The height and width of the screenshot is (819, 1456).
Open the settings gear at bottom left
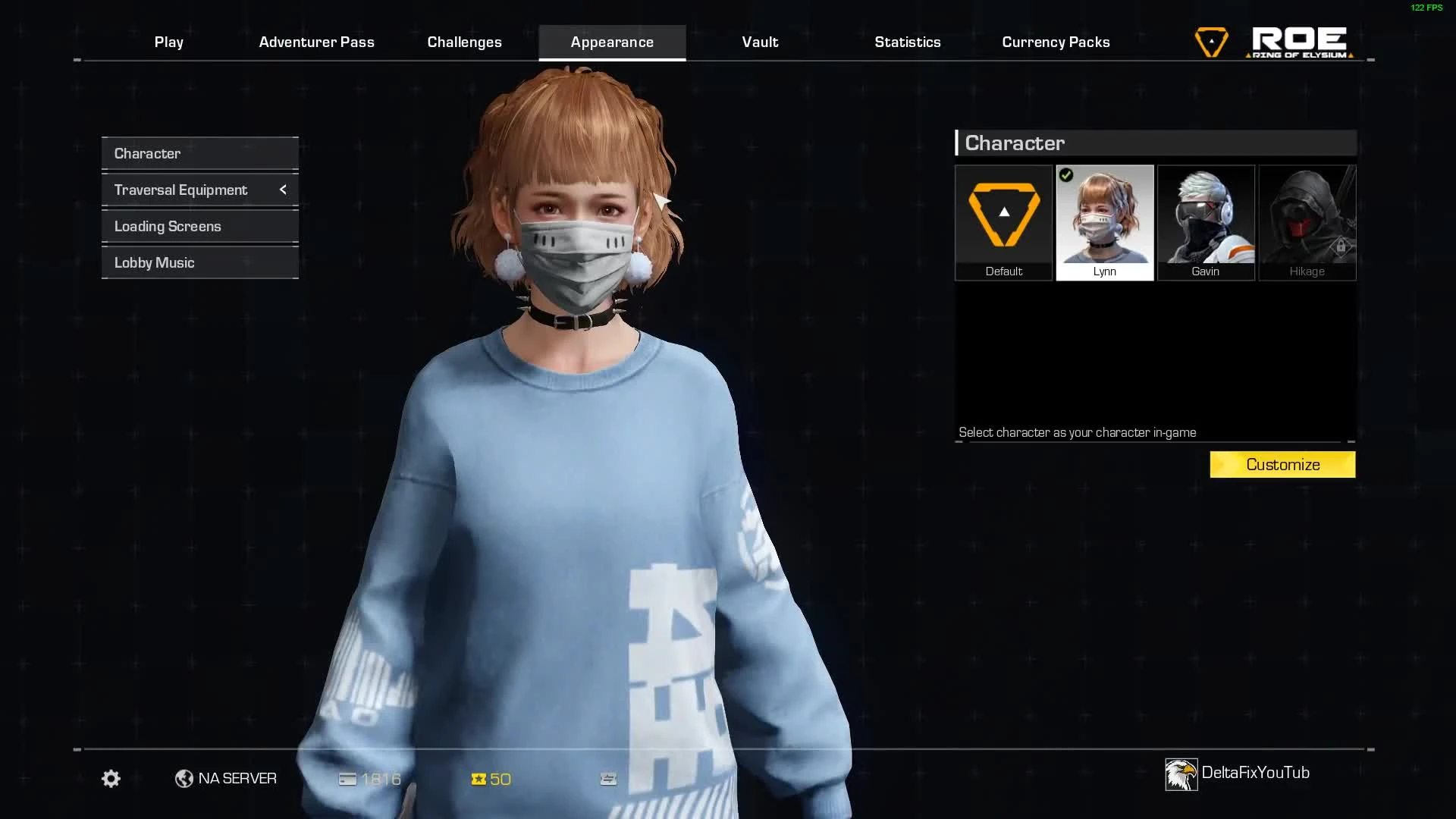pos(110,778)
